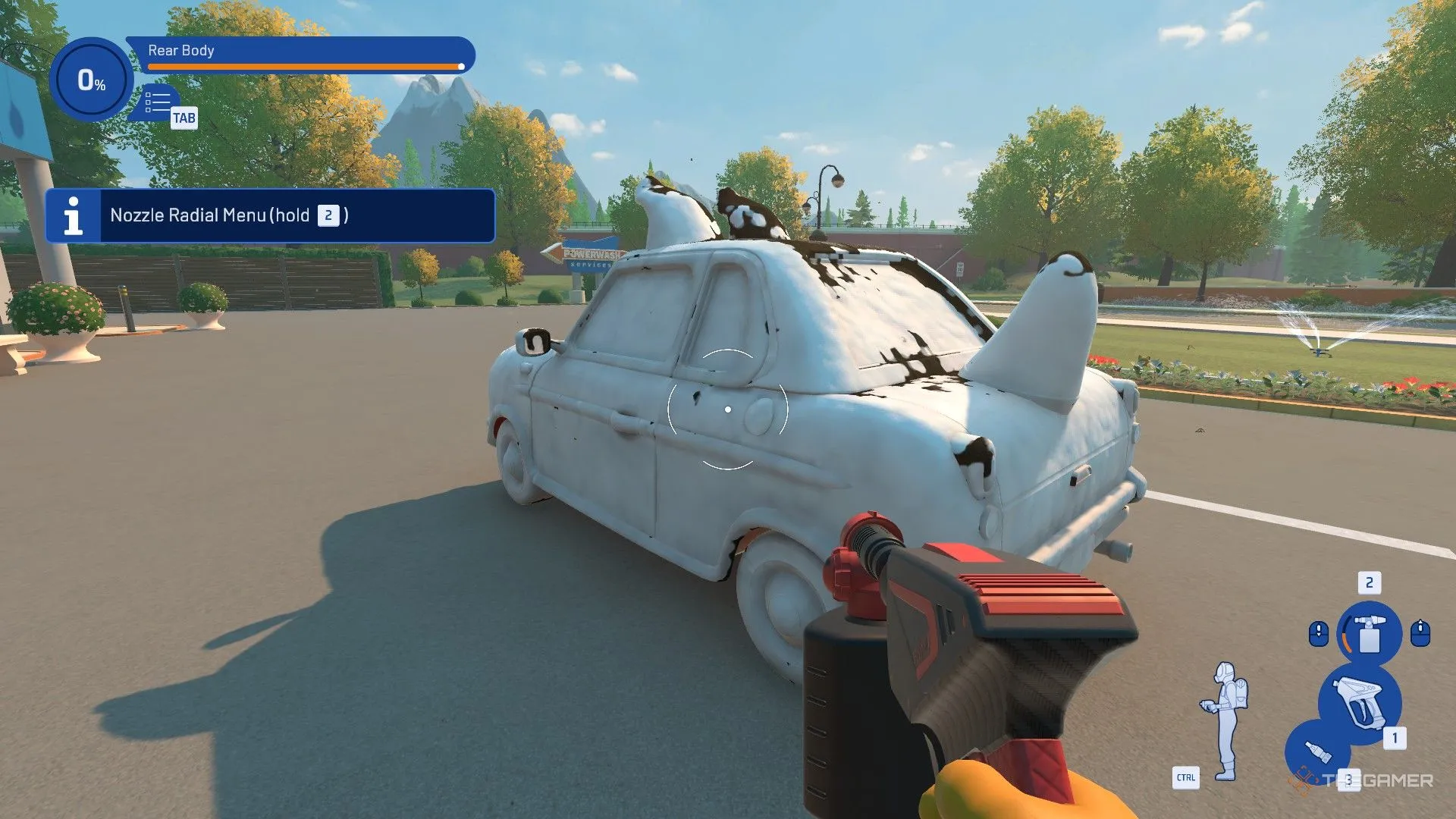
Task: Click the keycap 3 beside the detergent bottle
Action: click(1349, 780)
